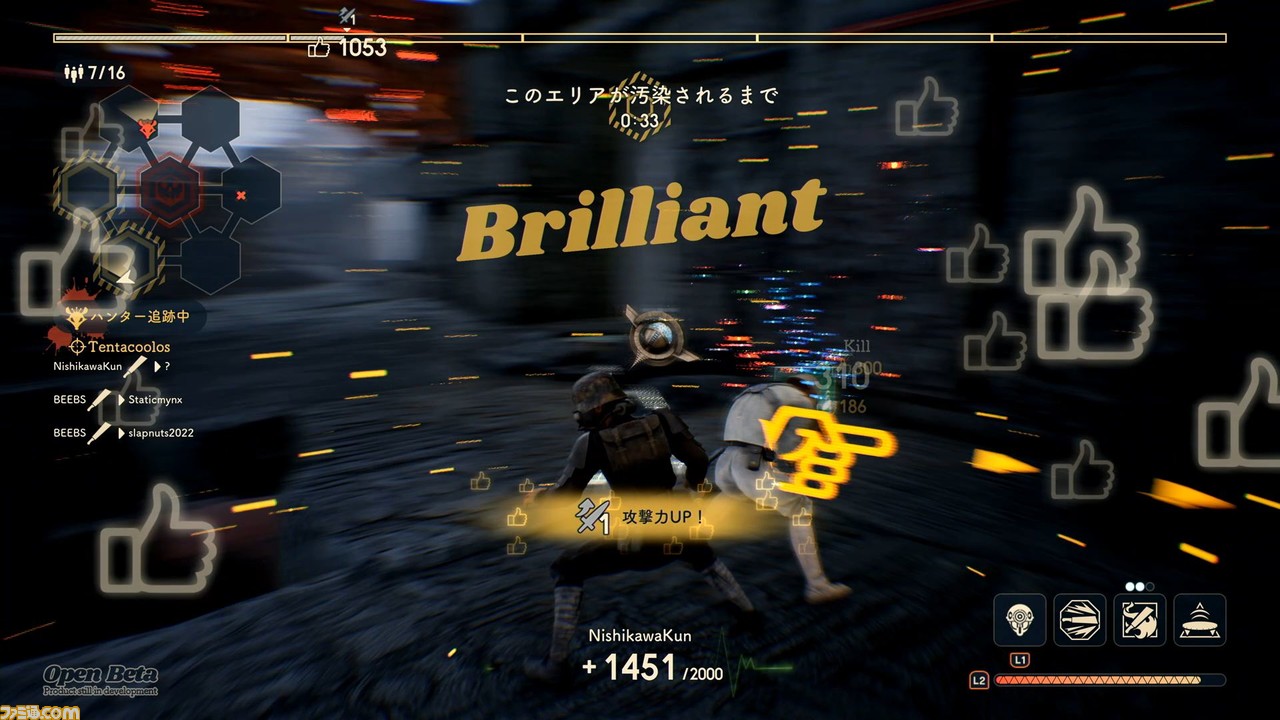Activate the trampoline jump pad ability
1280x720 pixels.
(x=1199, y=619)
